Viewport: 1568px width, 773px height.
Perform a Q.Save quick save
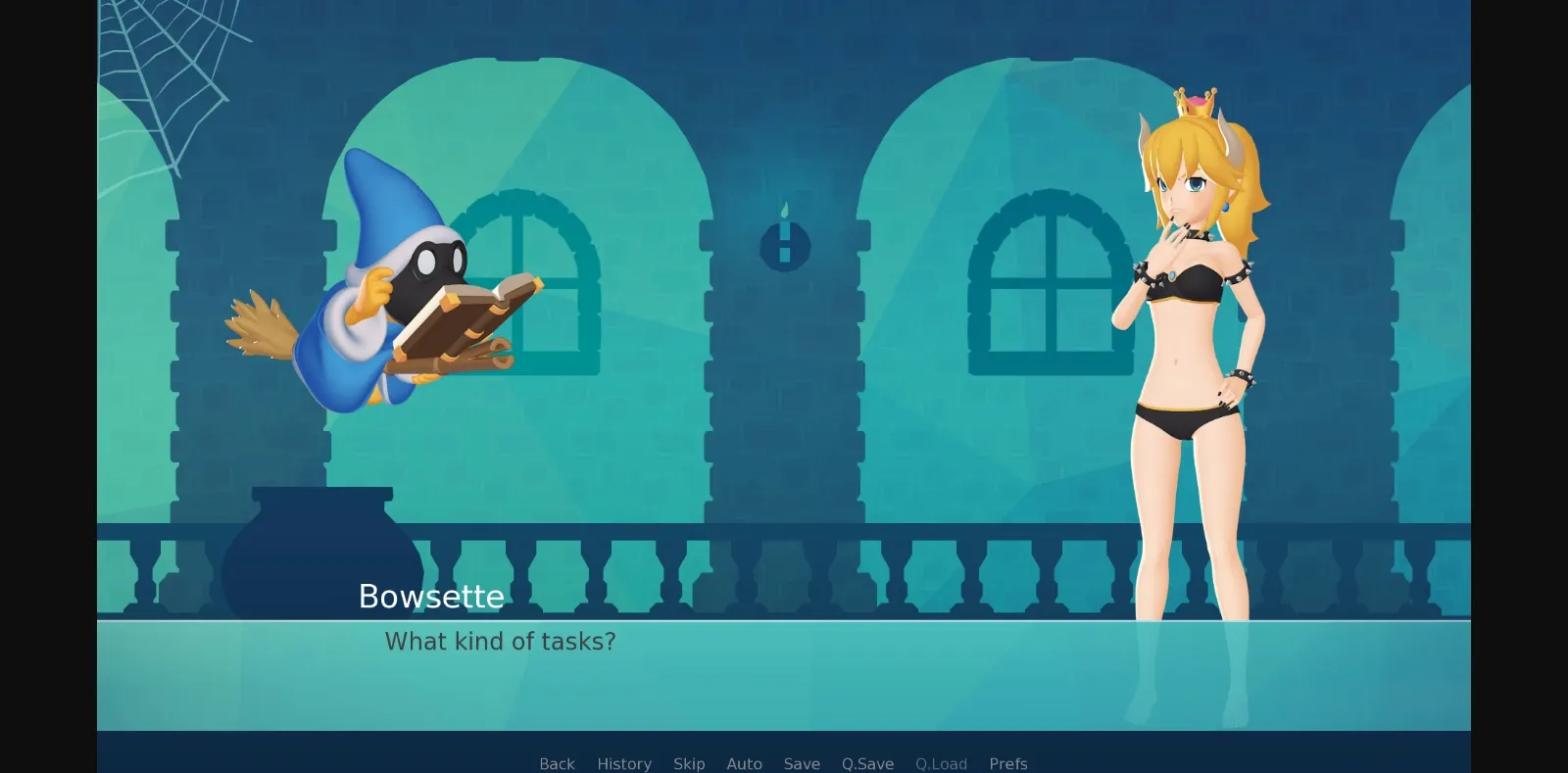point(866,763)
